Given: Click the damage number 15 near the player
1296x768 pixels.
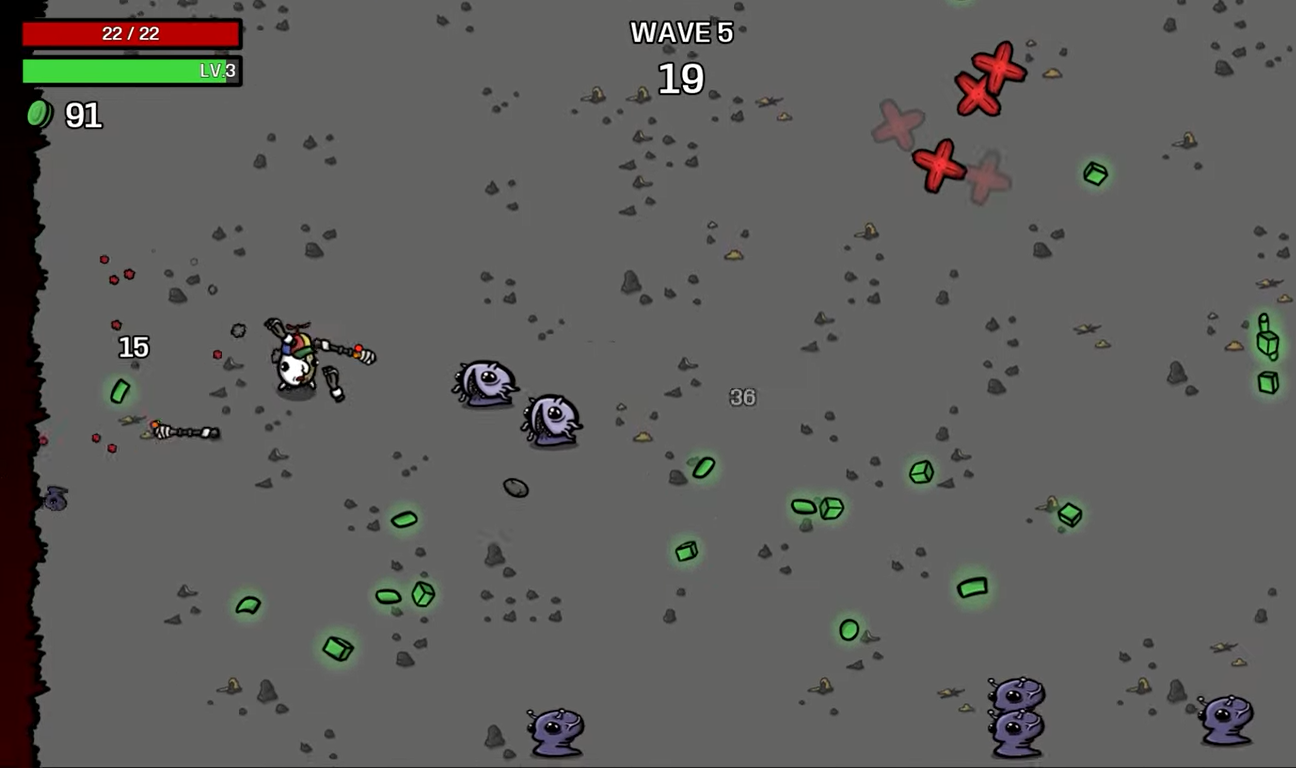Looking at the screenshot, I should coord(133,348).
